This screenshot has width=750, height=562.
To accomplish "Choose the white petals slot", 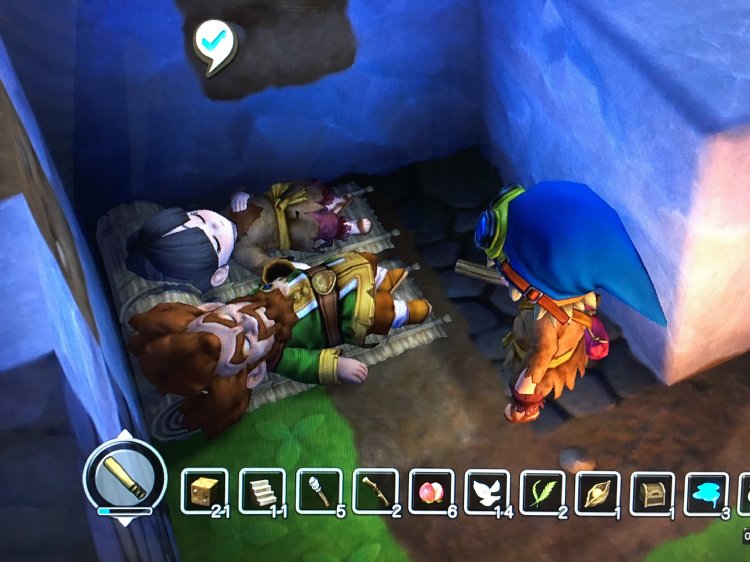I will click(488, 492).
